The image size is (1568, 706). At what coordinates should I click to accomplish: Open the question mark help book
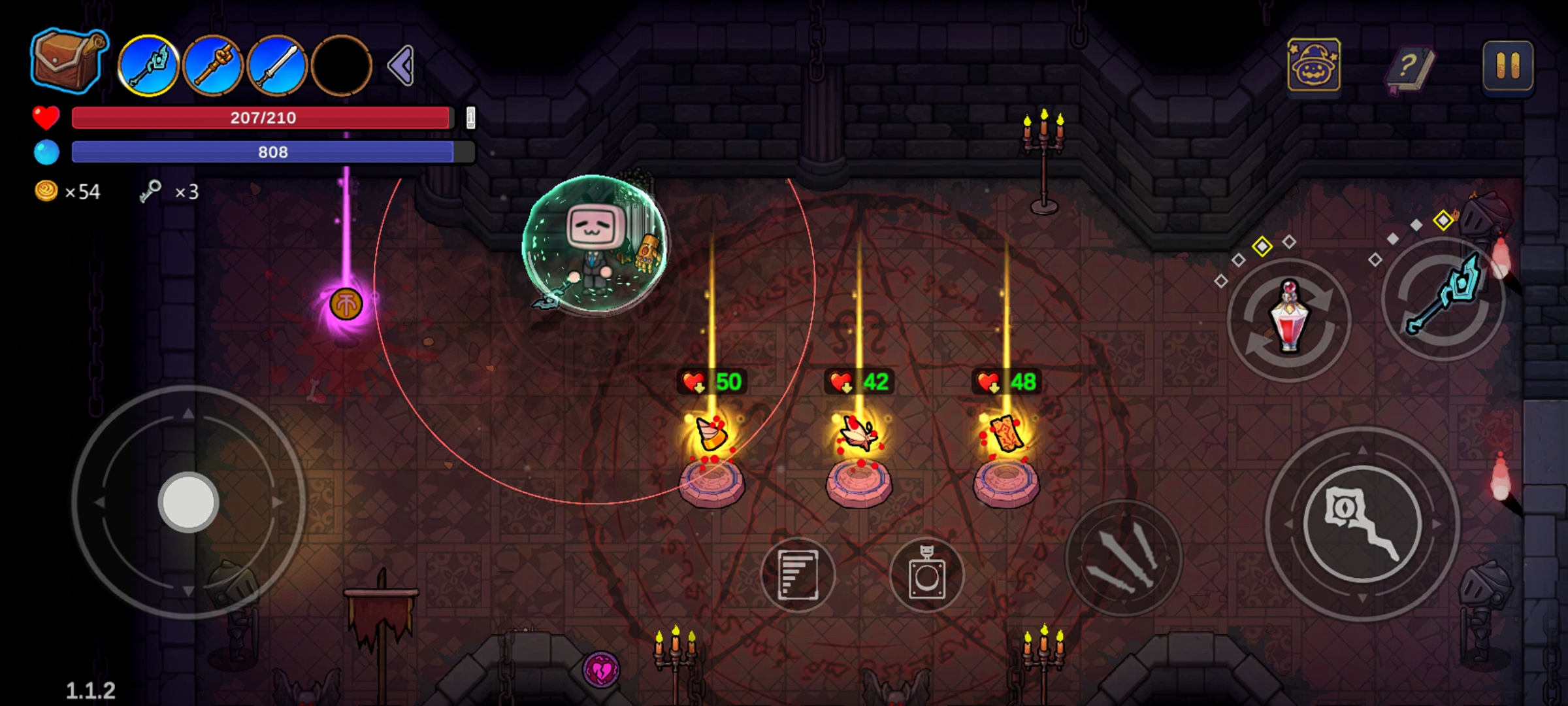(1410, 67)
